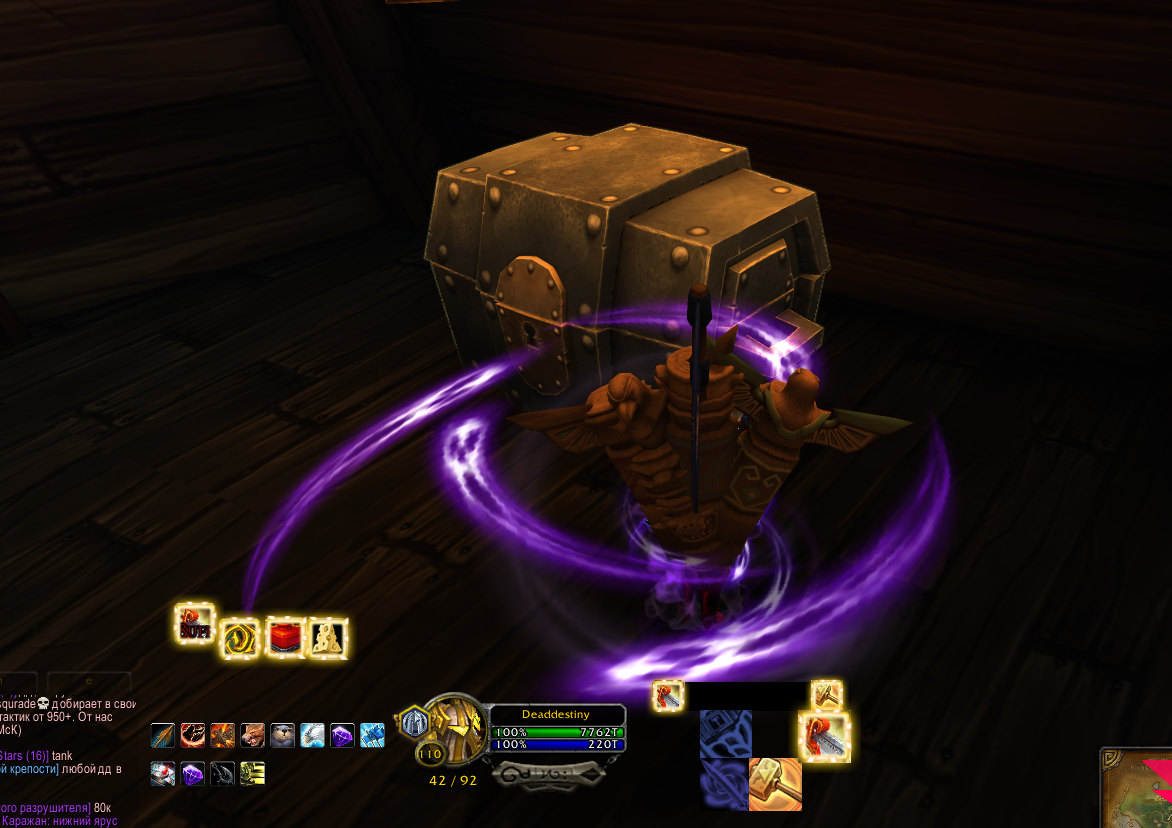Screen dimensions: 1172x828
Task: Click the small glowing golden hammer icon
Action: (x=826, y=694)
